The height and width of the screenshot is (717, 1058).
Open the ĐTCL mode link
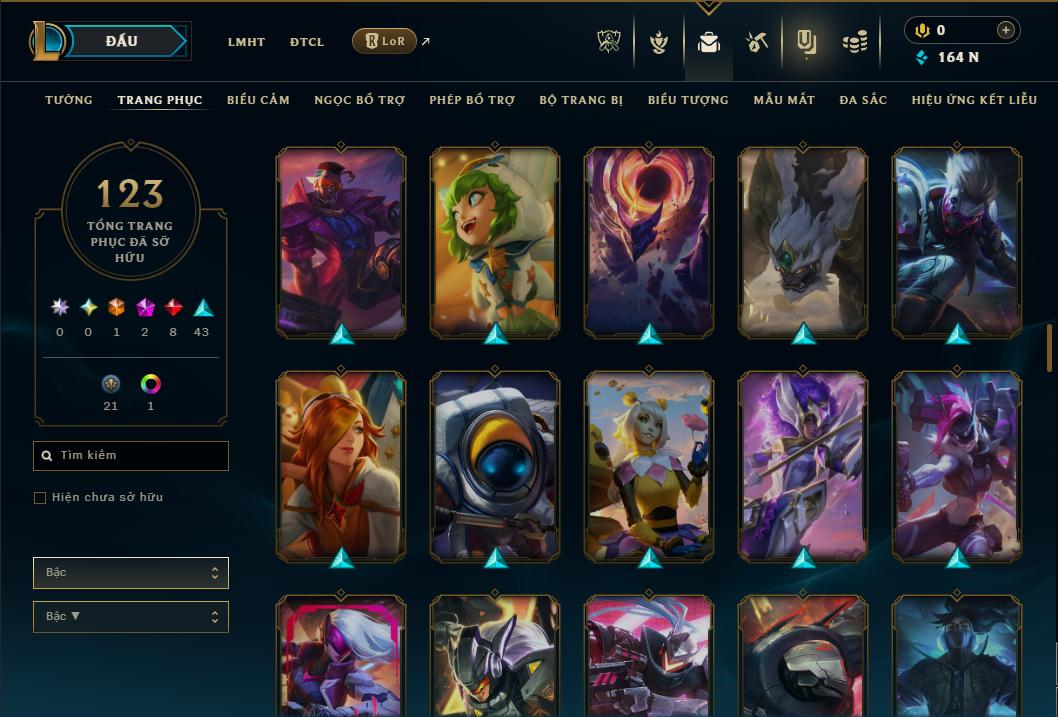click(x=307, y=42)
